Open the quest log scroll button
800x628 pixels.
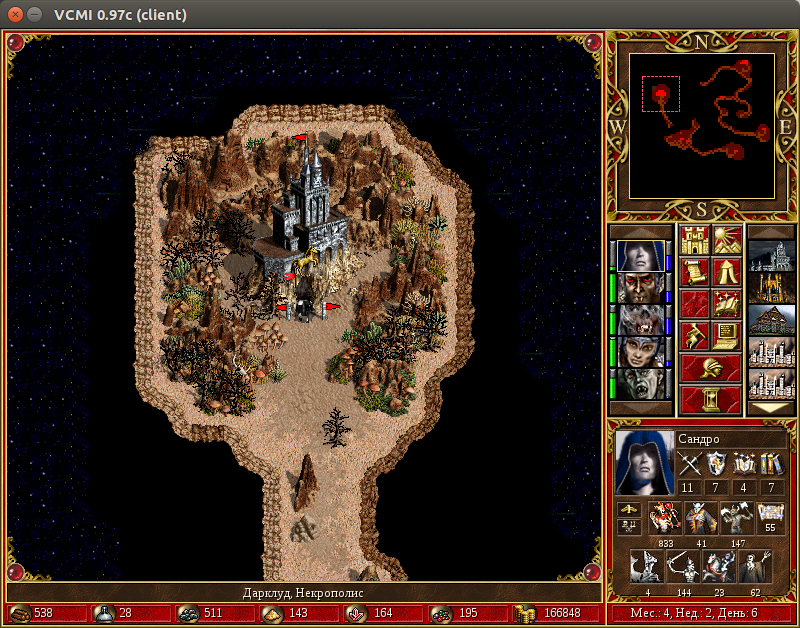tap(694, 273)
